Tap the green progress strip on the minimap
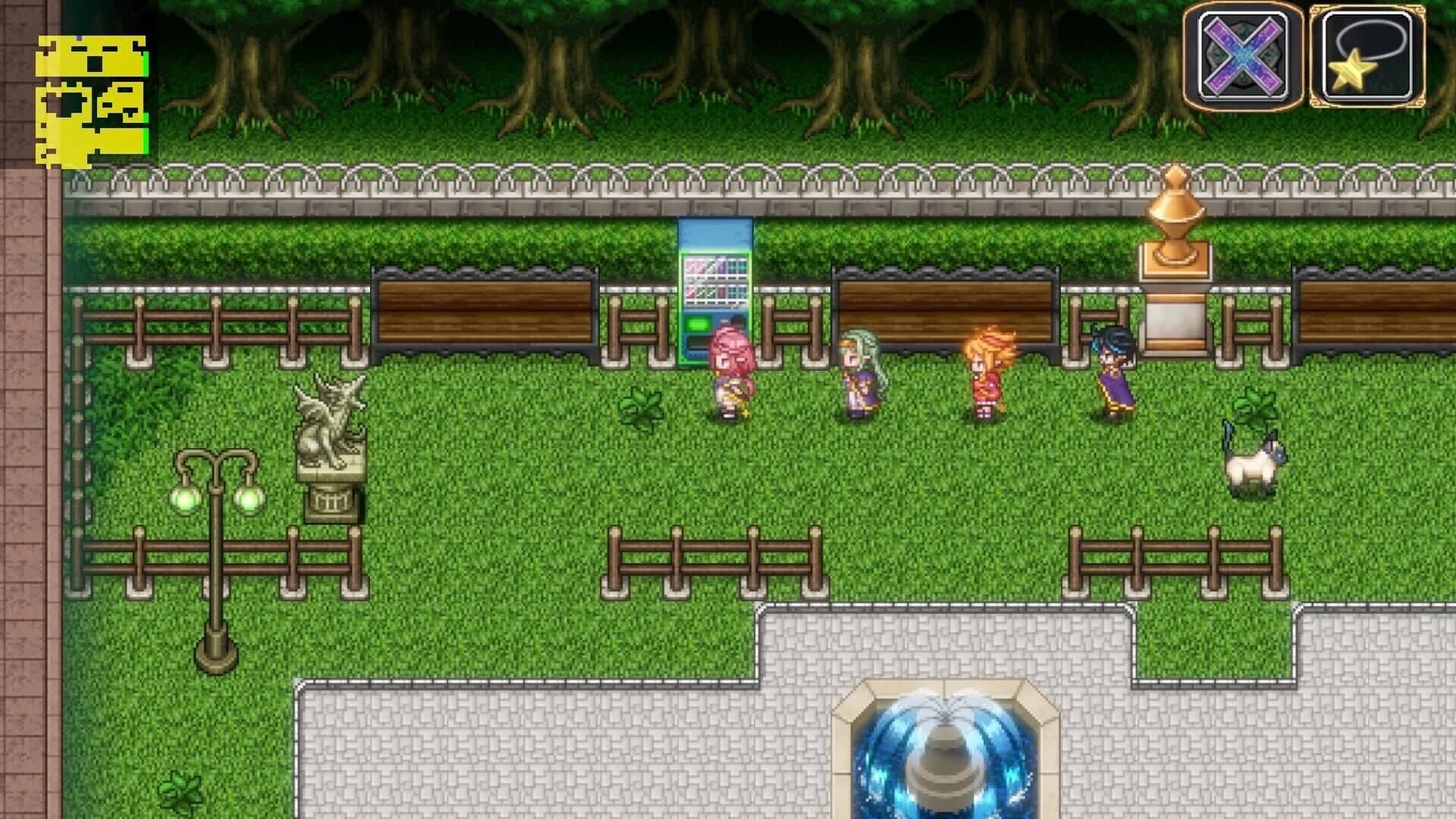 [x=144, y=64]
